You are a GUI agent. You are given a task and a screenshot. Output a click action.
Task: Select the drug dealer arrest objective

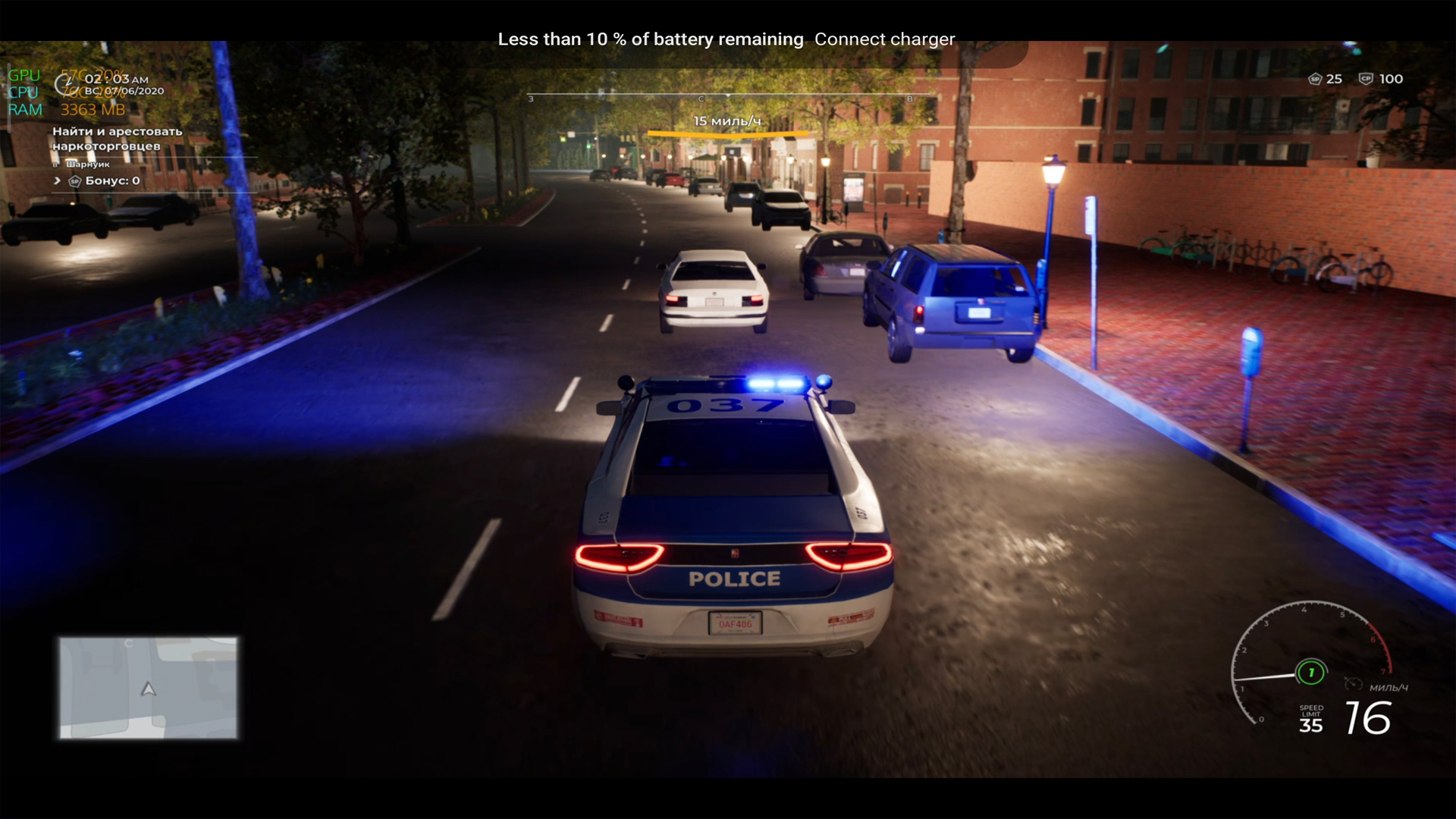coord(117,138)
